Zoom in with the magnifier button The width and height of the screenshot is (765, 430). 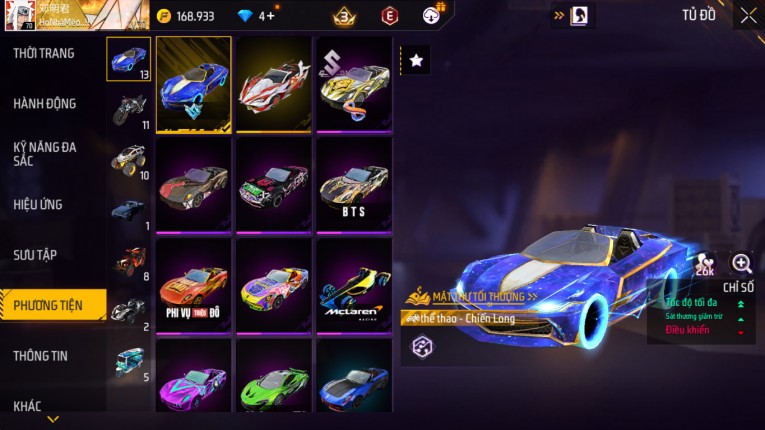point(741,263)
